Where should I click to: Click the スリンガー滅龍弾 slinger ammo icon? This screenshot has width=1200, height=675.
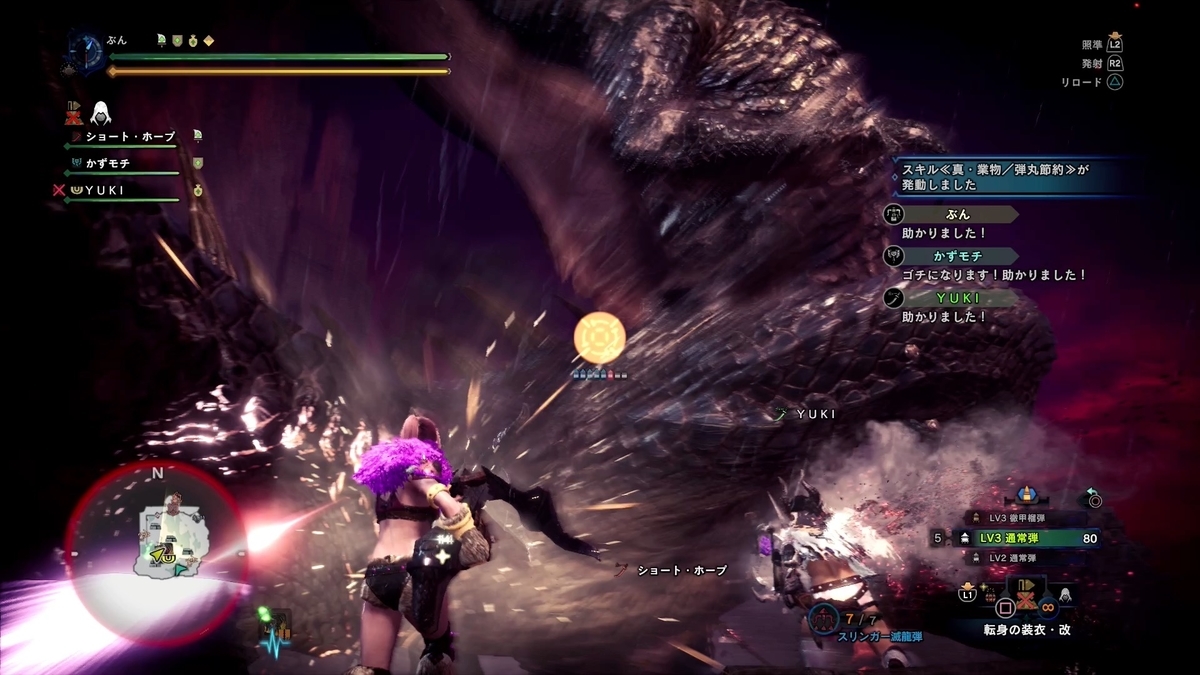coord(826,617)
